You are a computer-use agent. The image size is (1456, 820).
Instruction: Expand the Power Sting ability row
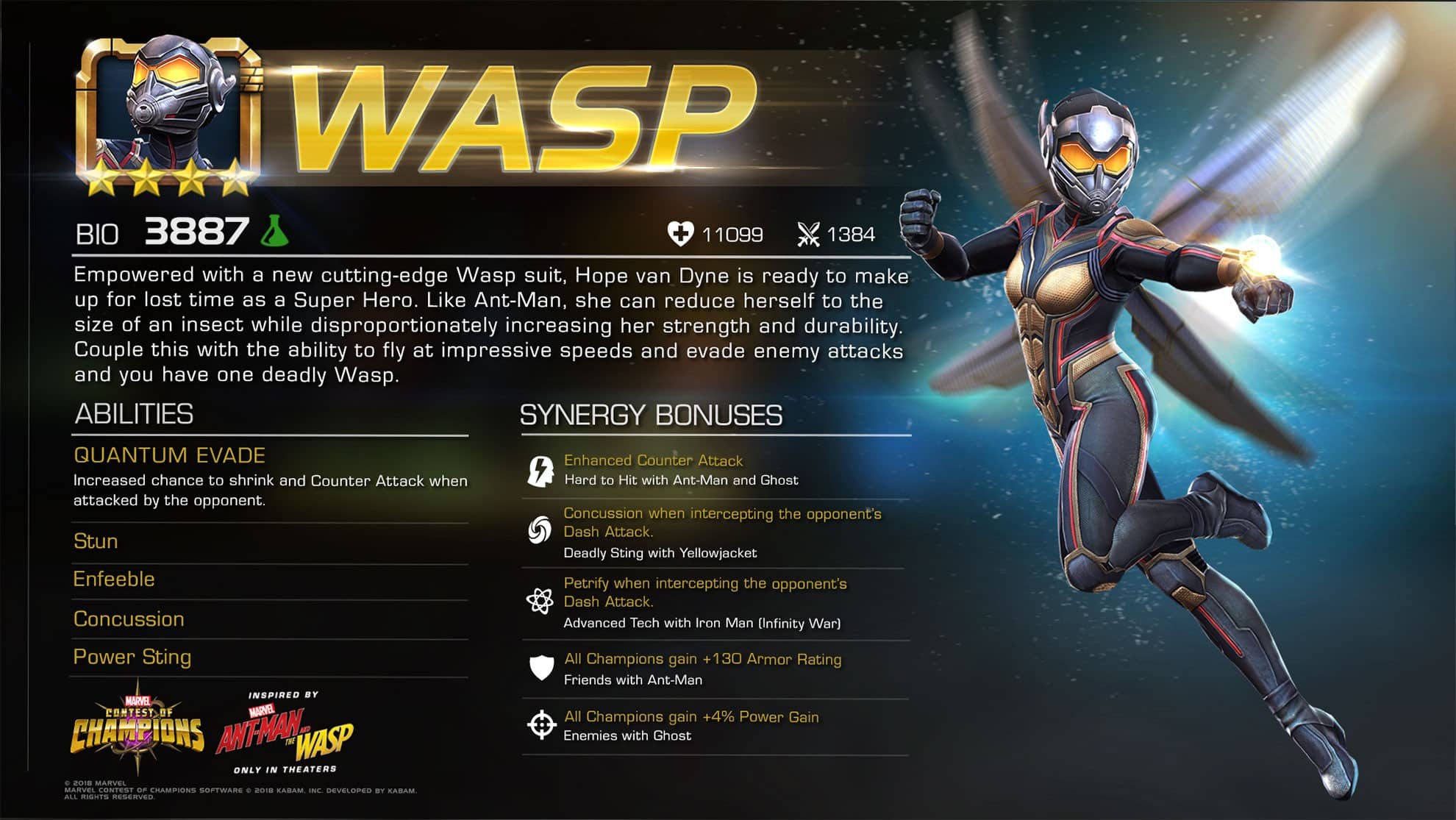[x=132, y=657]
